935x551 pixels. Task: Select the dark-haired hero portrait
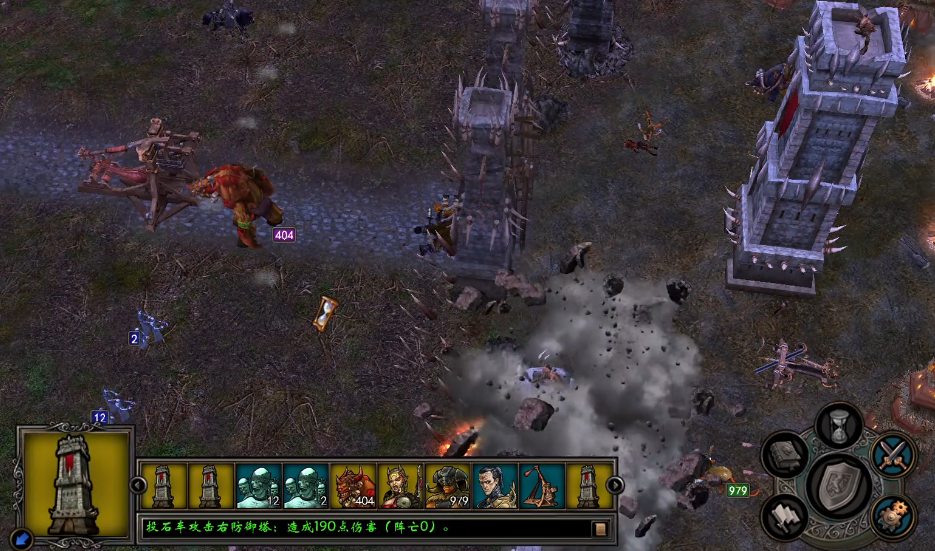pos(496,485)
